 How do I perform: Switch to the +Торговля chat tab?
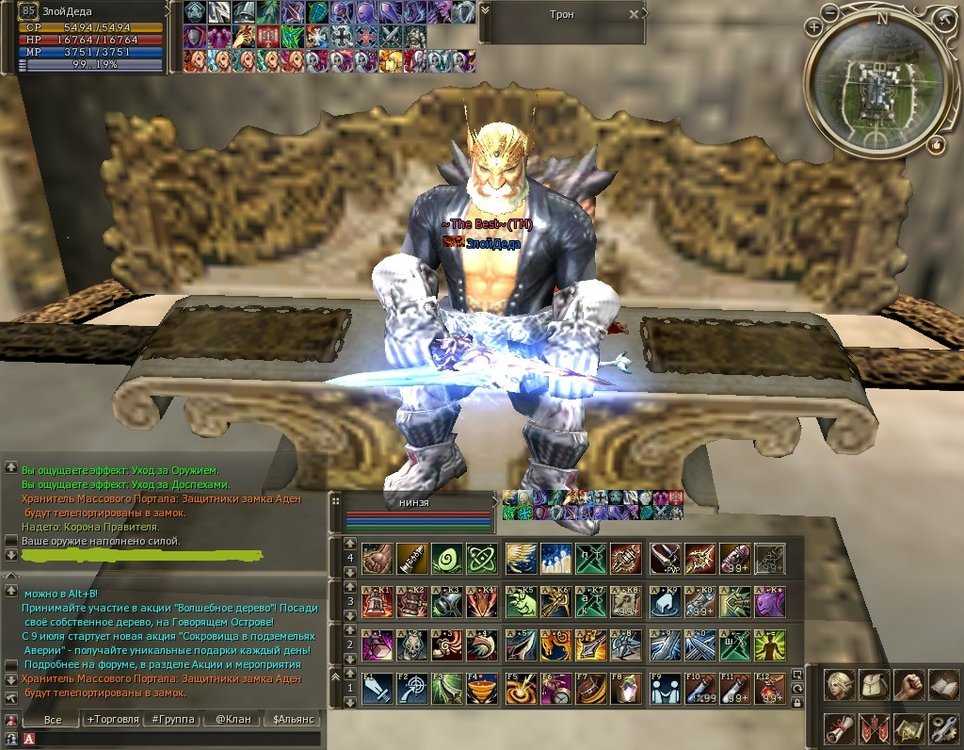coord(113,719)
